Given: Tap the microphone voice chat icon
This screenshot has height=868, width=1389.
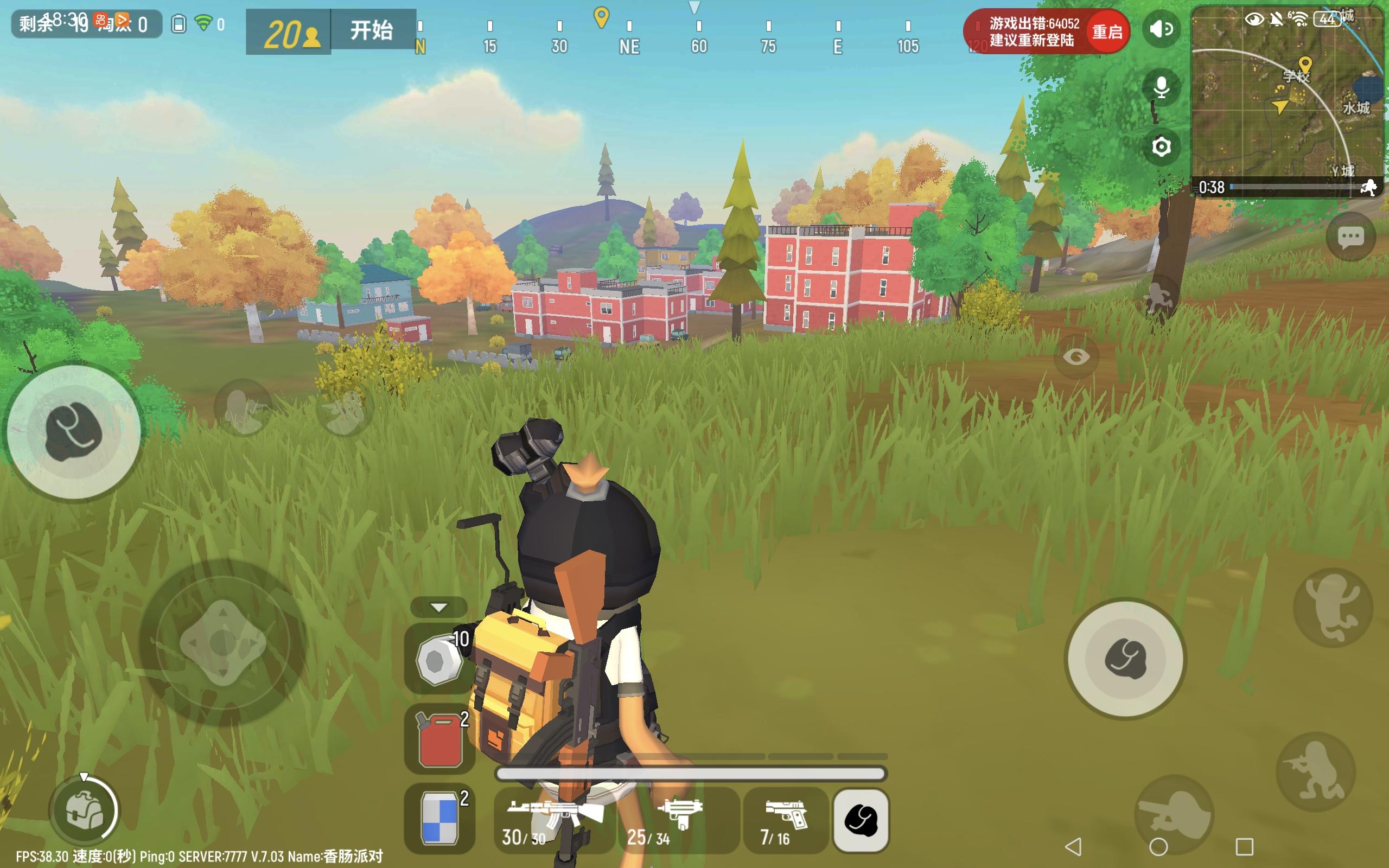Looking at the screenshot, I should [1161, 87].
